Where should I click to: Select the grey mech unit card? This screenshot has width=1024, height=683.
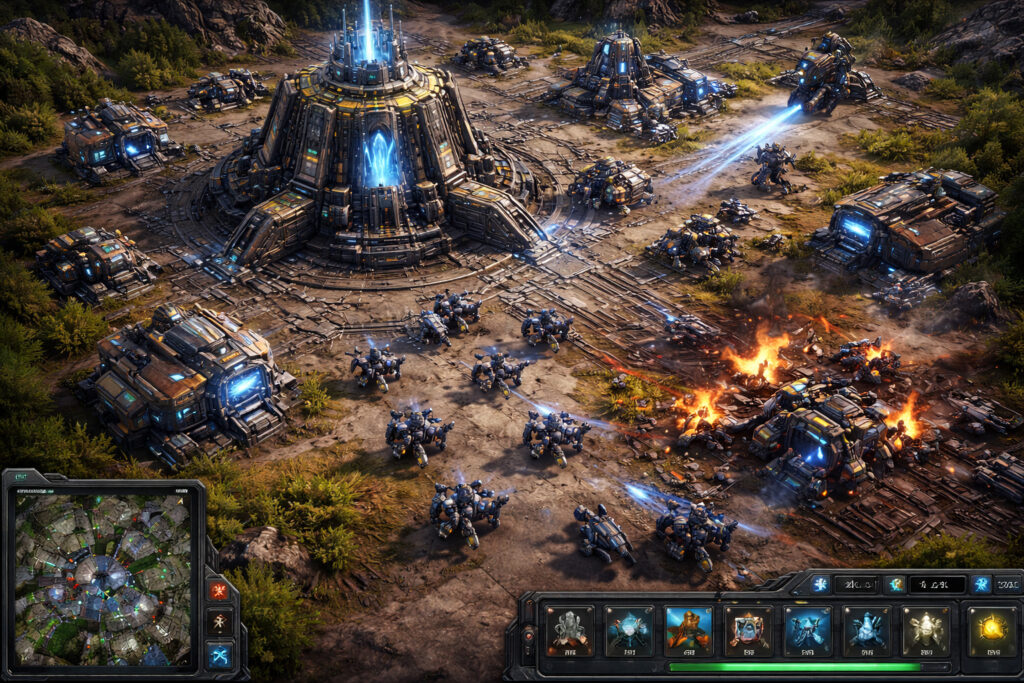(569, 631)
